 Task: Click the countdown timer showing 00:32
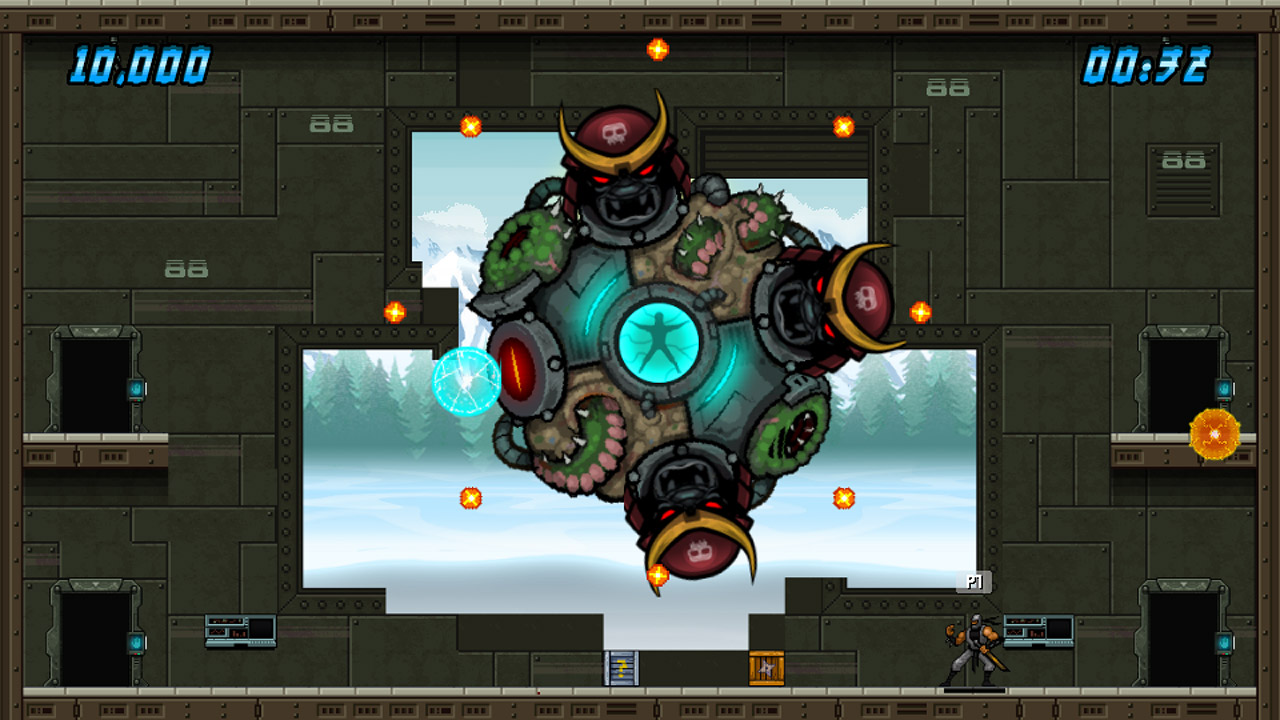pos(1150,64)
